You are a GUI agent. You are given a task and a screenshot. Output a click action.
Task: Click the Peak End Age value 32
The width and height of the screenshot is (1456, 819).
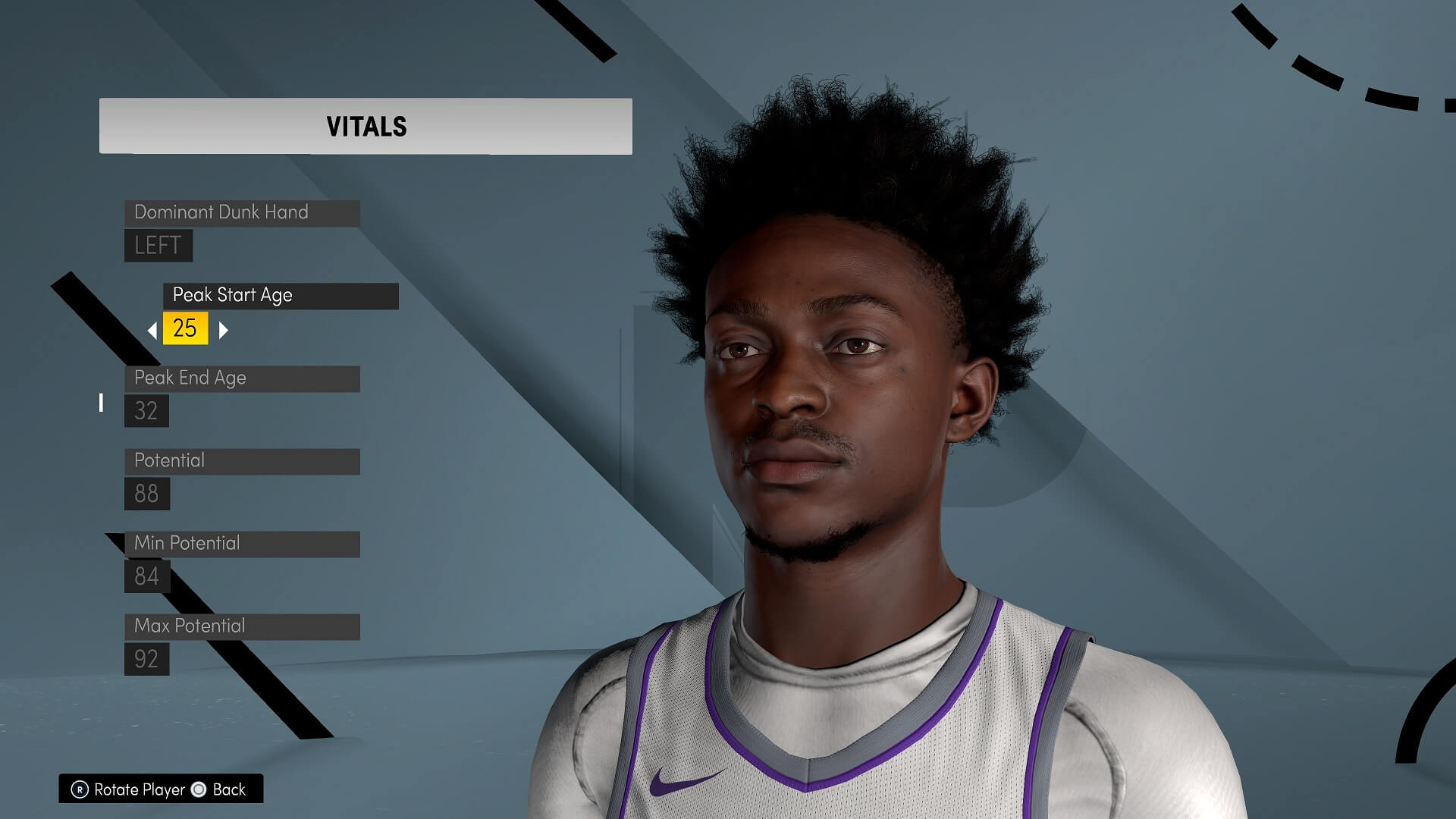(x=146, y=411)
